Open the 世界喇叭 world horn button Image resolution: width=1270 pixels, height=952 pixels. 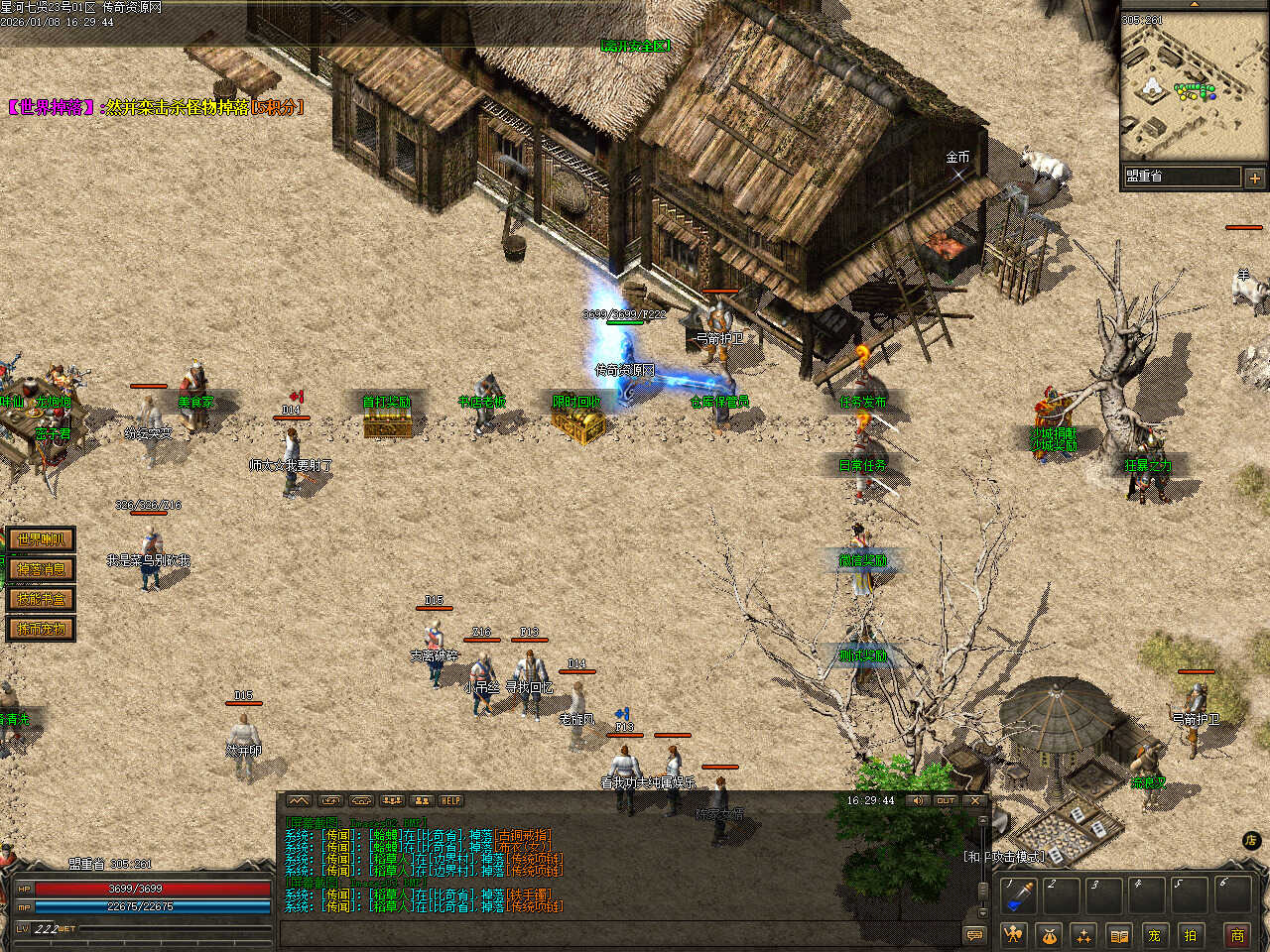tap(41, 539)
